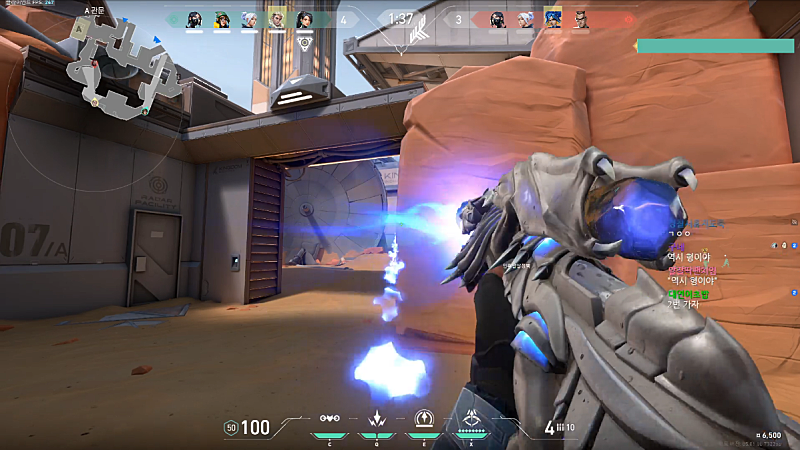
Task: Activate the C ability with three linked orbs
Action: 329,419
